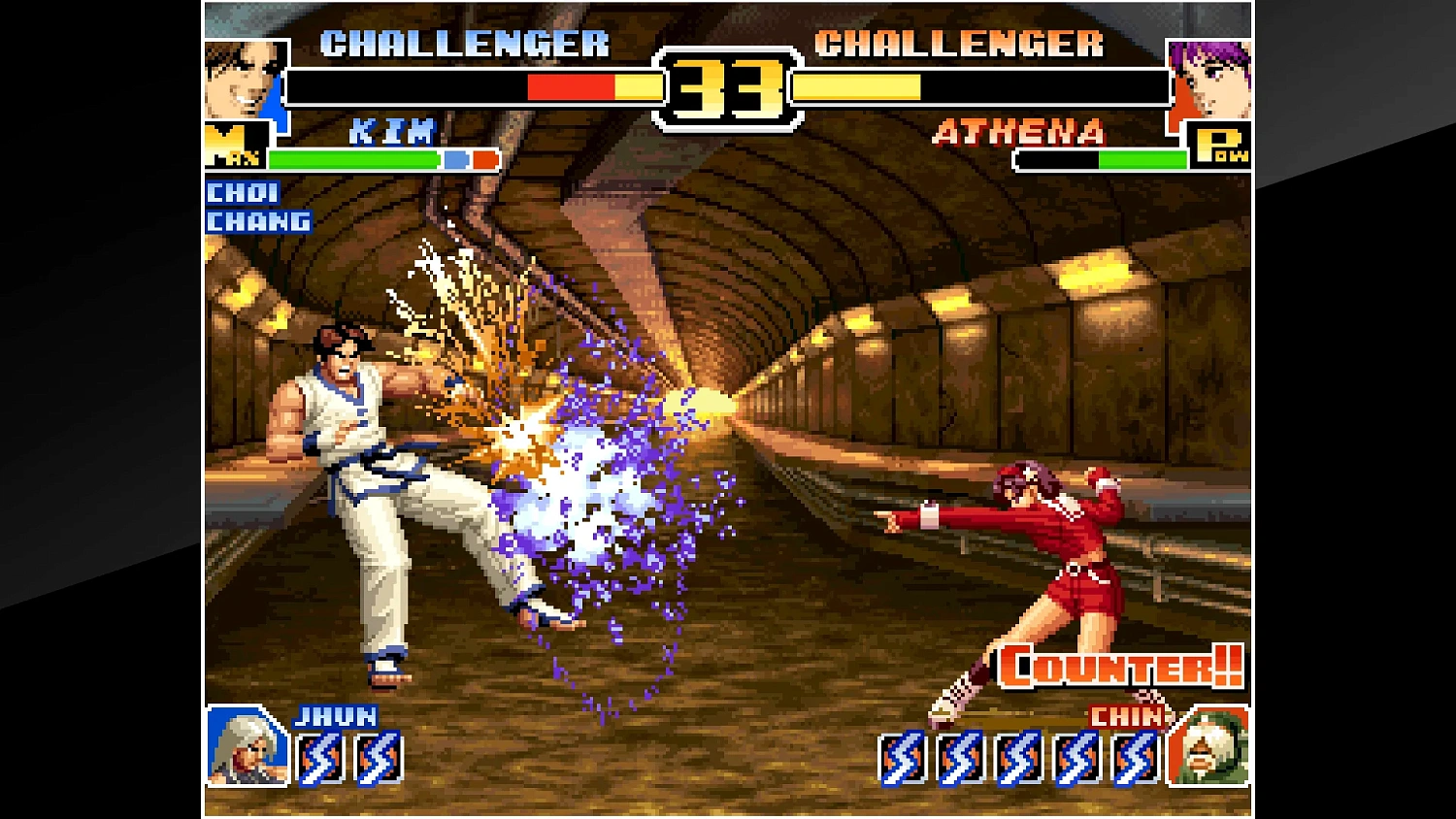Image resolution: width=1456 pixels, height=819 pixels.
Task: Click the Pow indicator below Athena's portrait
Action: tap(1223, 147)
